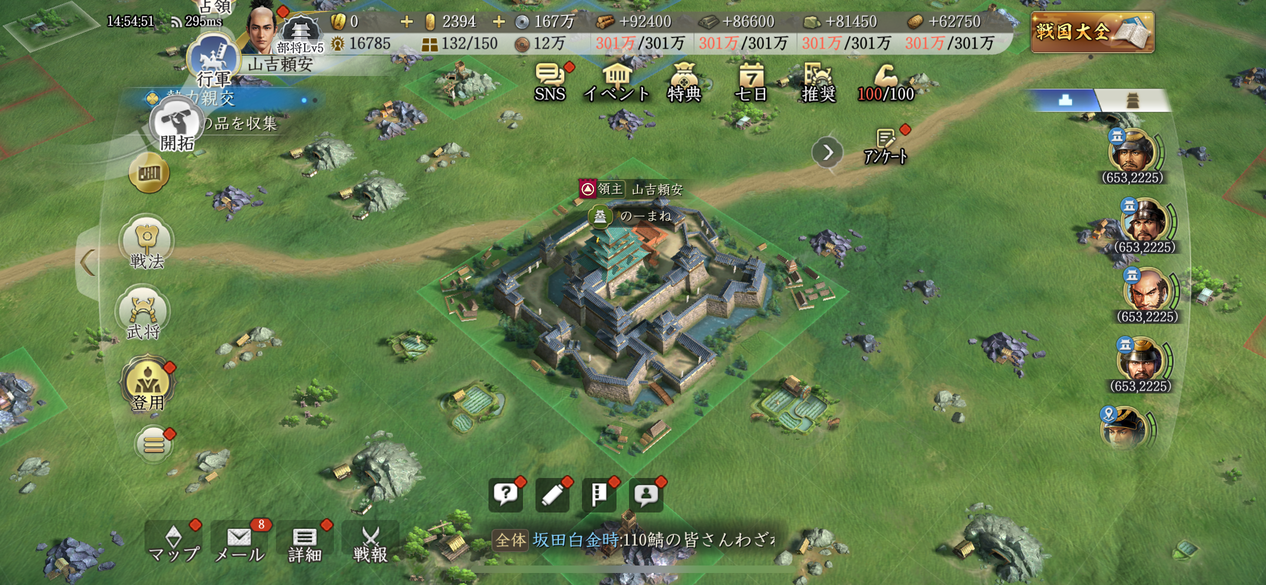Open the マップ map button
1266x585 pixels.
point(173,543)
